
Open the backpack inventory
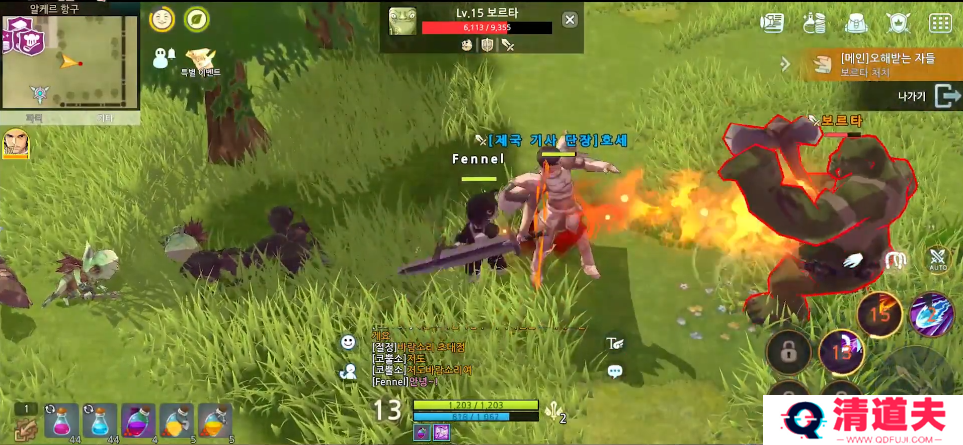pyautogui.click(x=856, y=22)
